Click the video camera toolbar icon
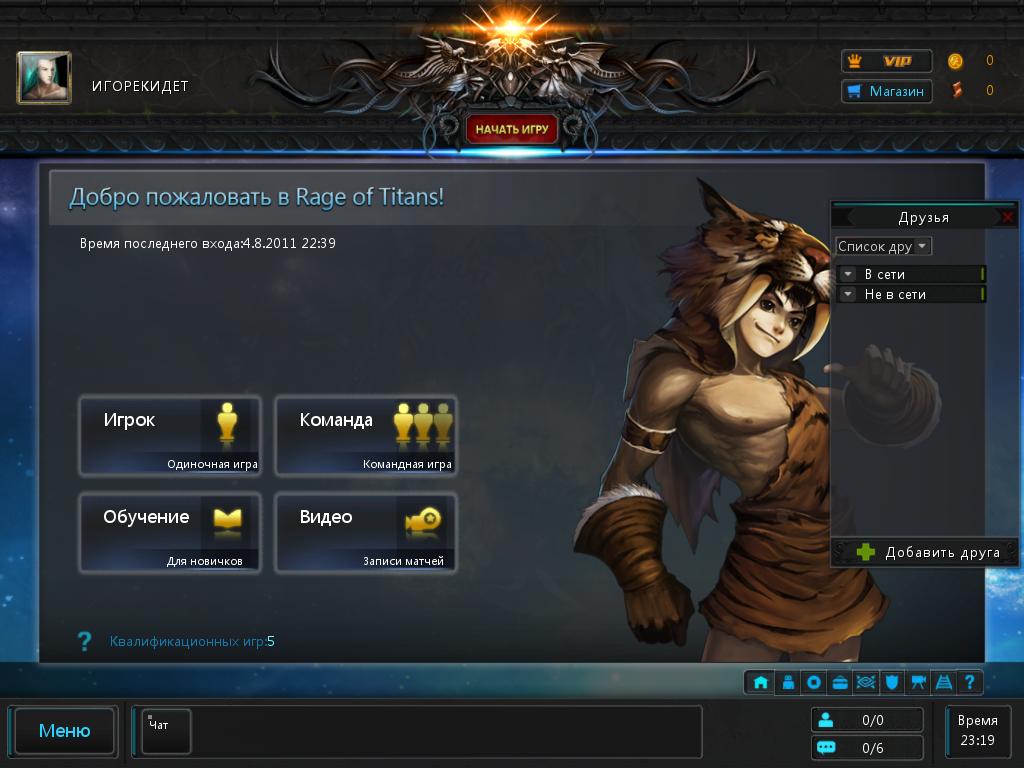Image resolution: width=1024 pixels, height=768 pixels. [917, 683]
